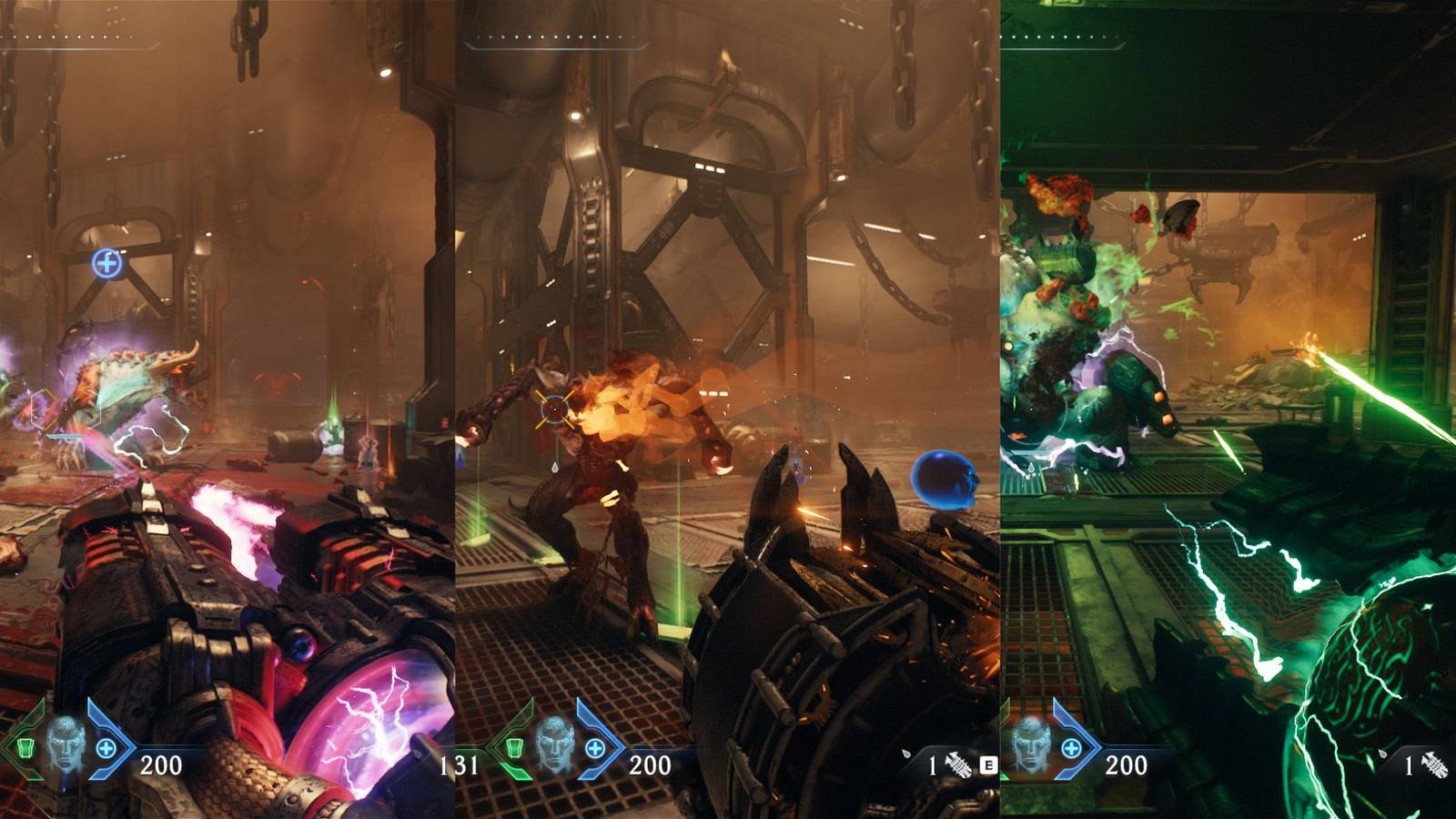Click the marine face portrait in middle HUD
Screen dimensions: 1456x819
[552, 748]
